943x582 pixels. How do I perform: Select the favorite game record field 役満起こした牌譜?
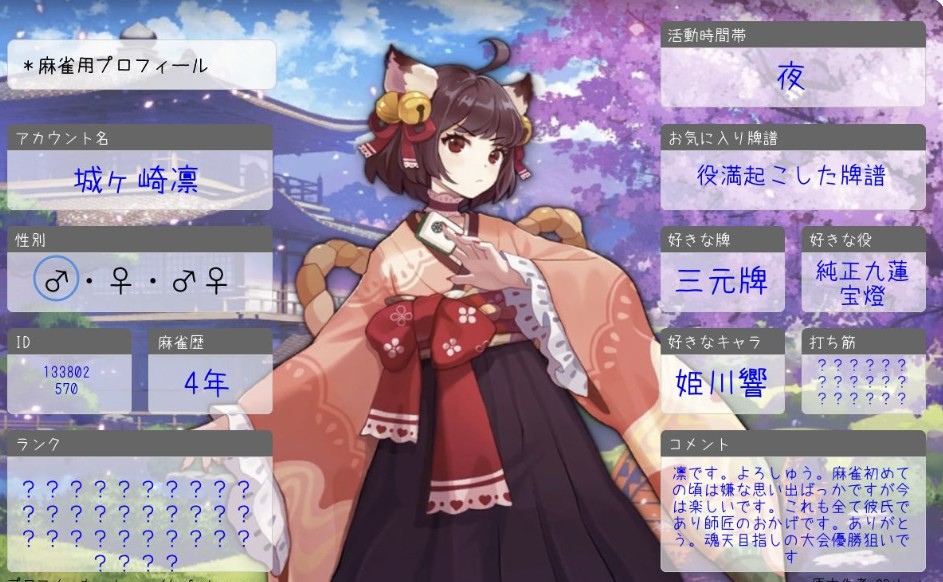[x=790, y=176]
